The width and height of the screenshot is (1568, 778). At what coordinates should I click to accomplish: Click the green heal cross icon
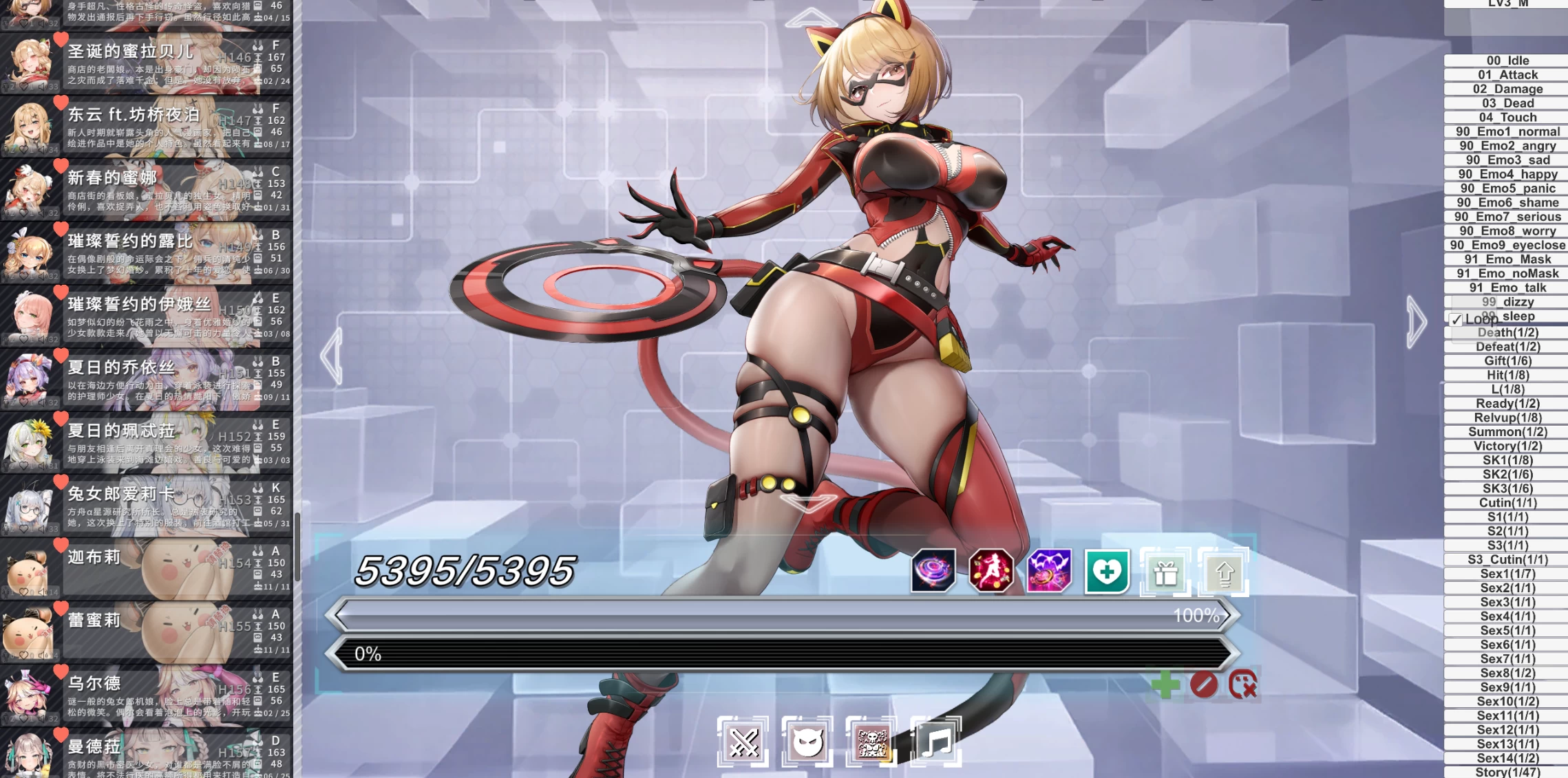[x=1107, y=571]
